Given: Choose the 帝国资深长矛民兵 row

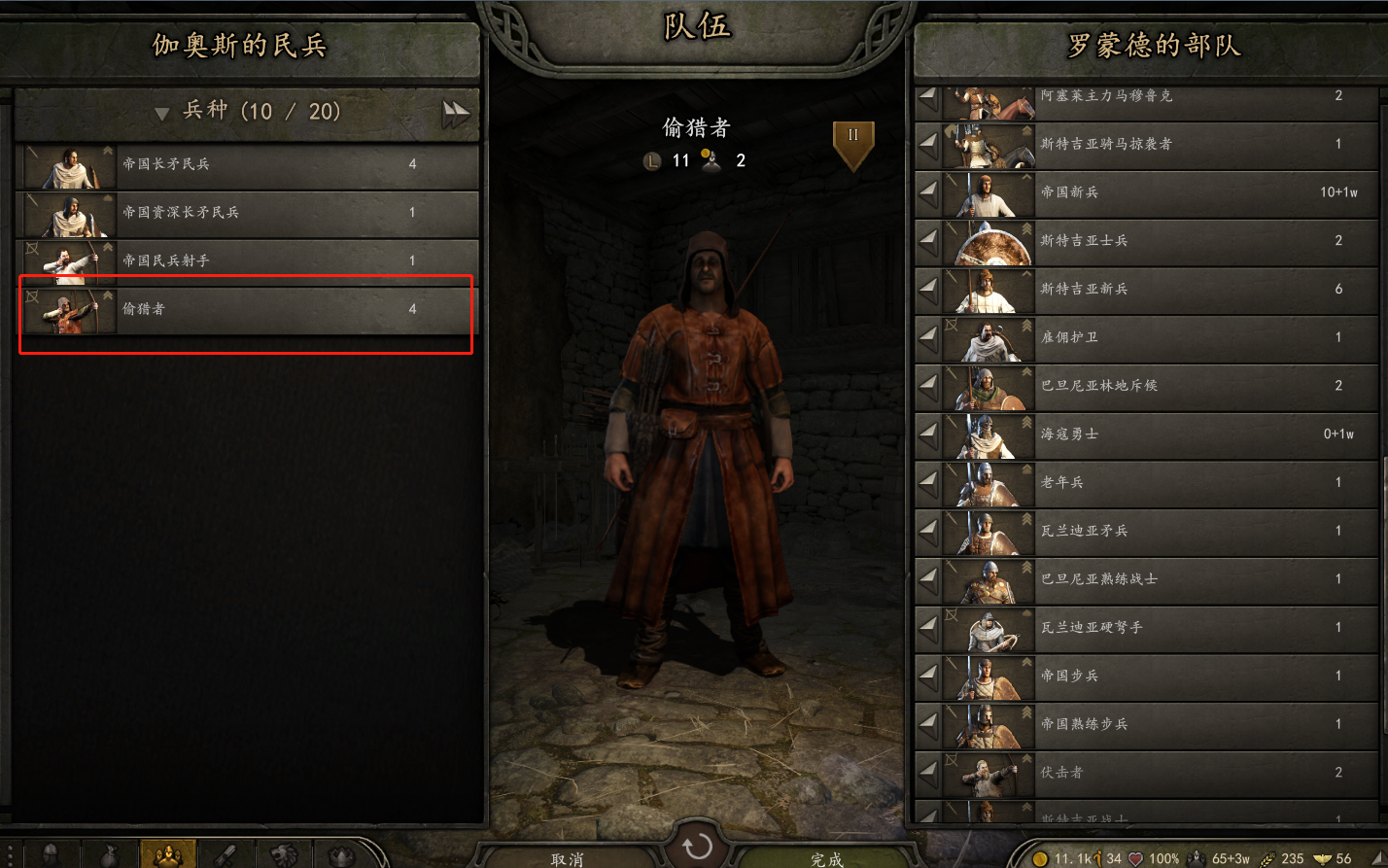Looking at the screenshot, I should click(x=248, y=213).
